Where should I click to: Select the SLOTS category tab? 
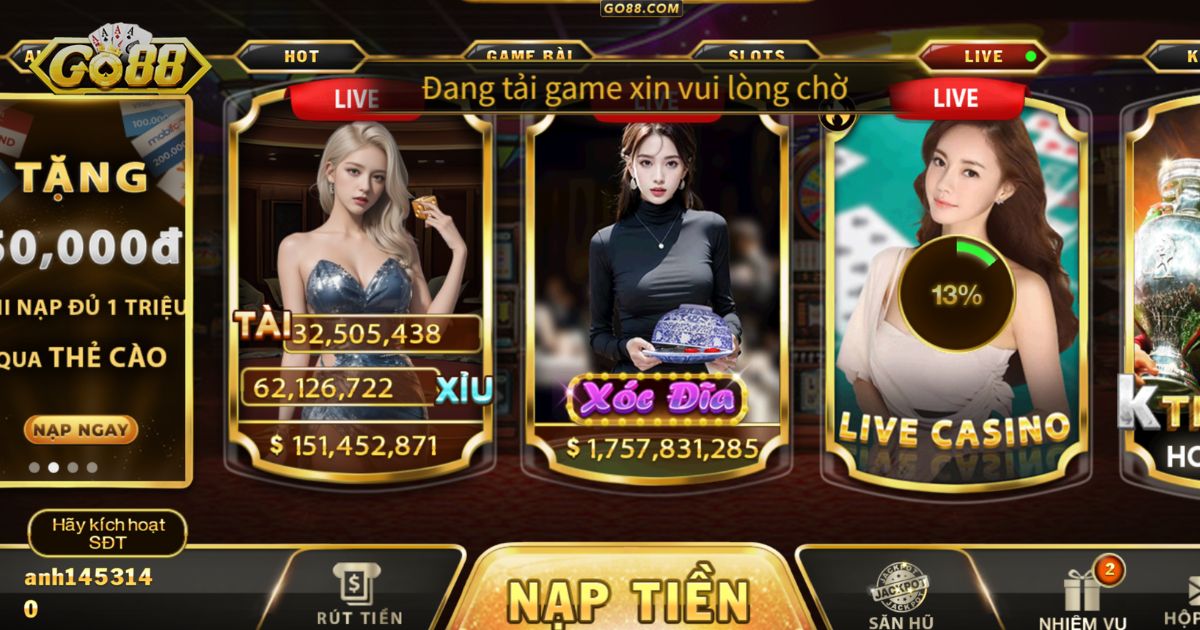(x=756, y=56)
